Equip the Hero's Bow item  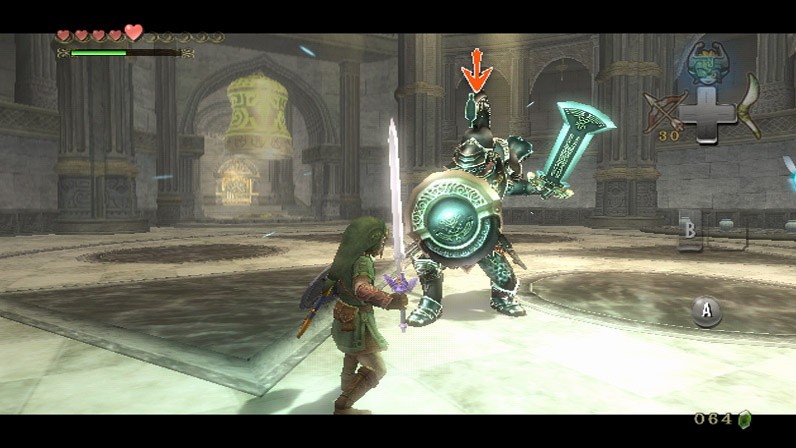[666, 112]
